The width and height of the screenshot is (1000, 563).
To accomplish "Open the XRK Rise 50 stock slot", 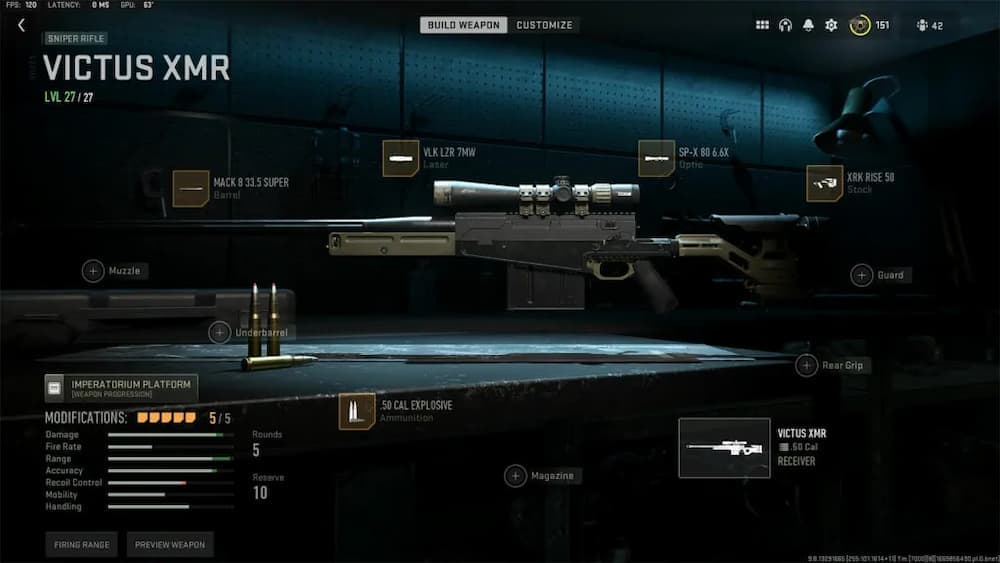I will point(825,184).
